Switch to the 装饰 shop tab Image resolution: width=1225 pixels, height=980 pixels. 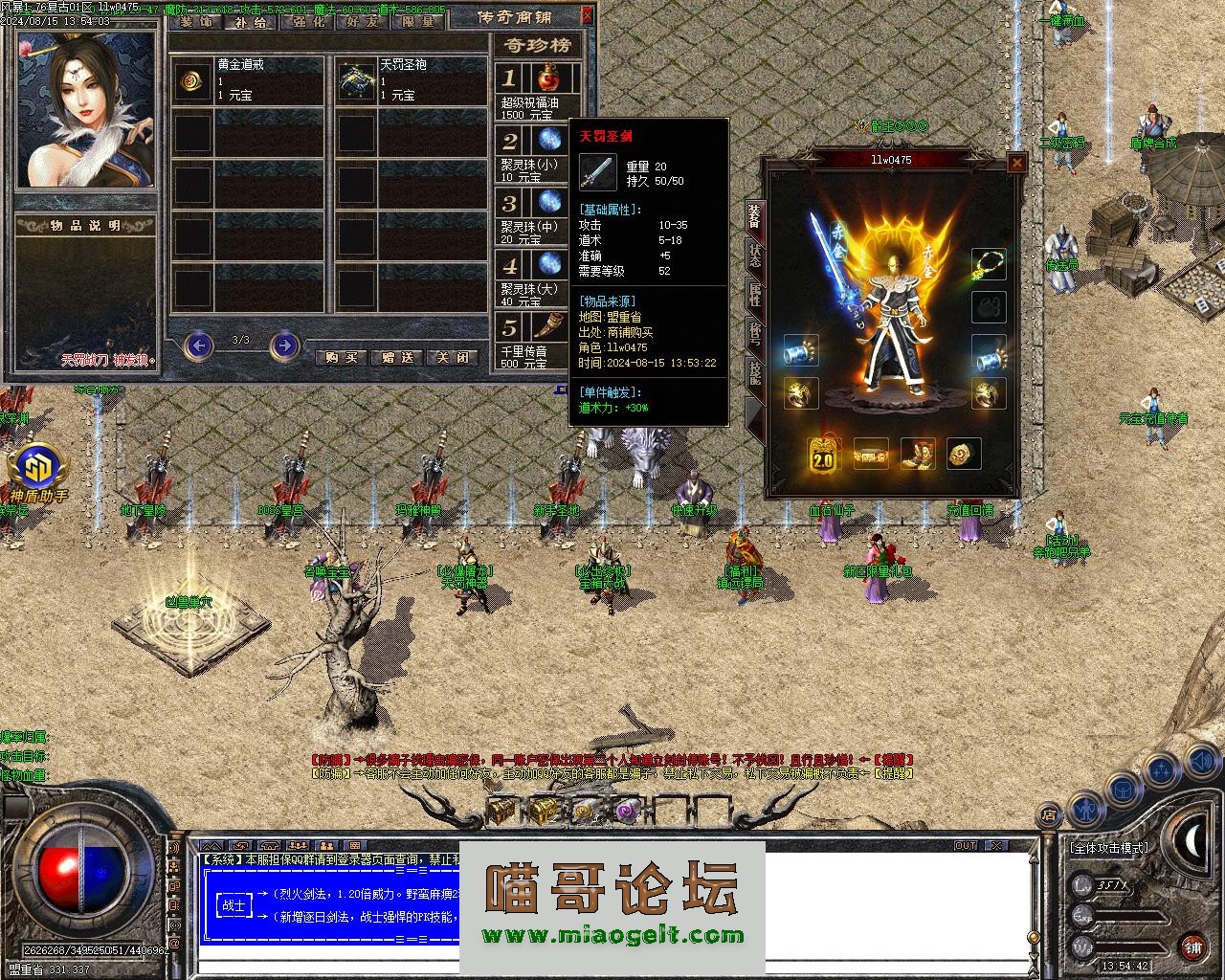tap(197, 21)
